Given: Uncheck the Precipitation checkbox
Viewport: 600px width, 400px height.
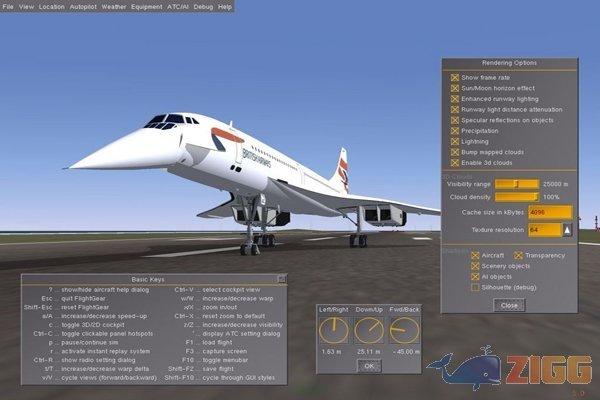Looking at the screenshot, I should coord(455,130).
